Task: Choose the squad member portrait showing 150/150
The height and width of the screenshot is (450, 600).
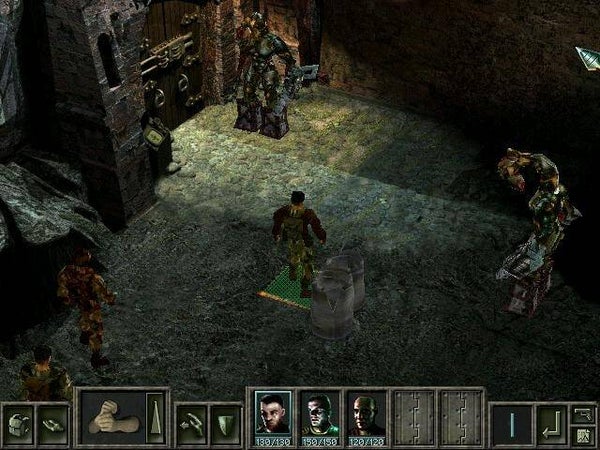Action: click(320, 415)
